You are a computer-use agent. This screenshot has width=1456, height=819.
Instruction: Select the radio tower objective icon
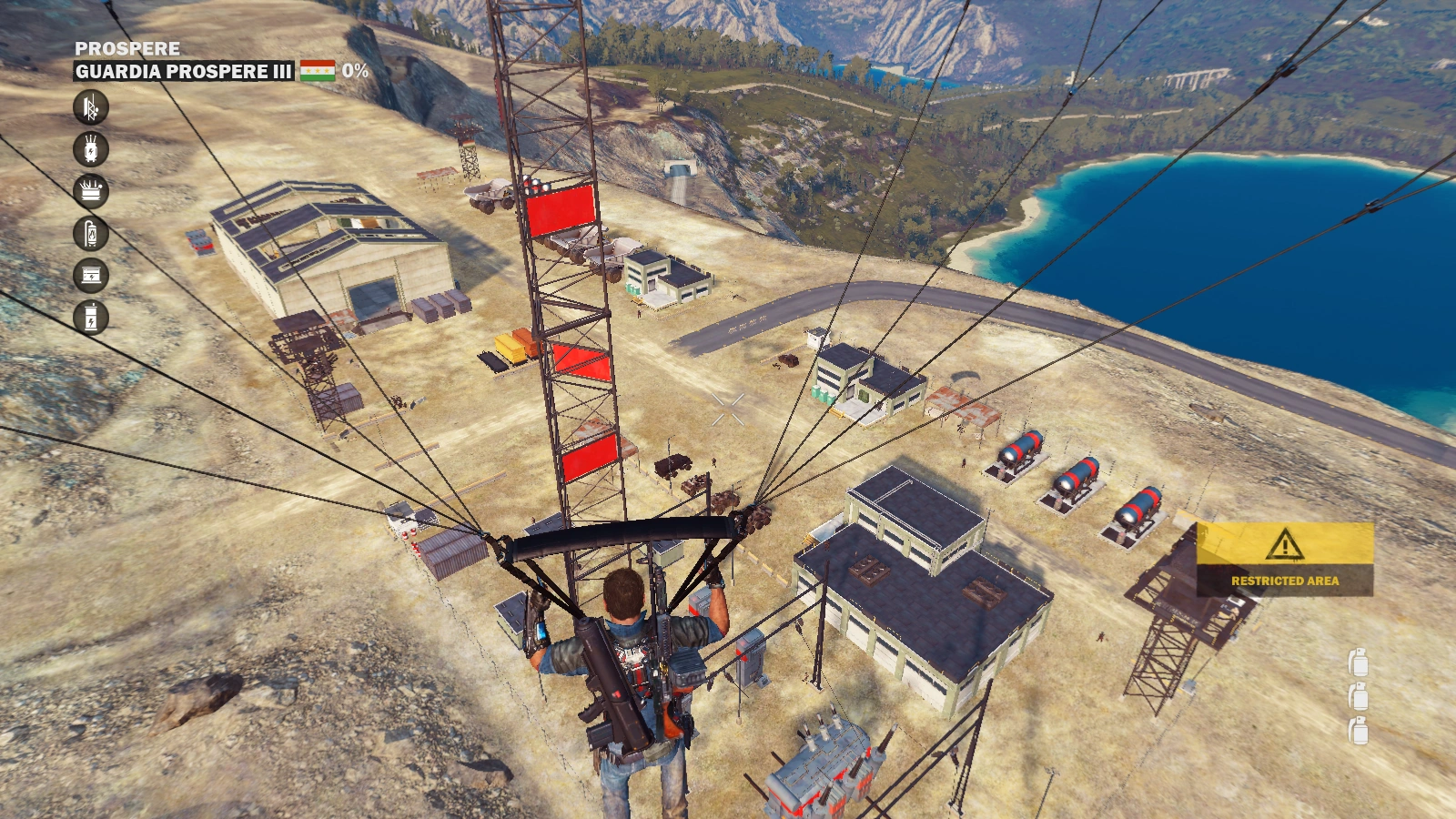click(x=91, y=107)
